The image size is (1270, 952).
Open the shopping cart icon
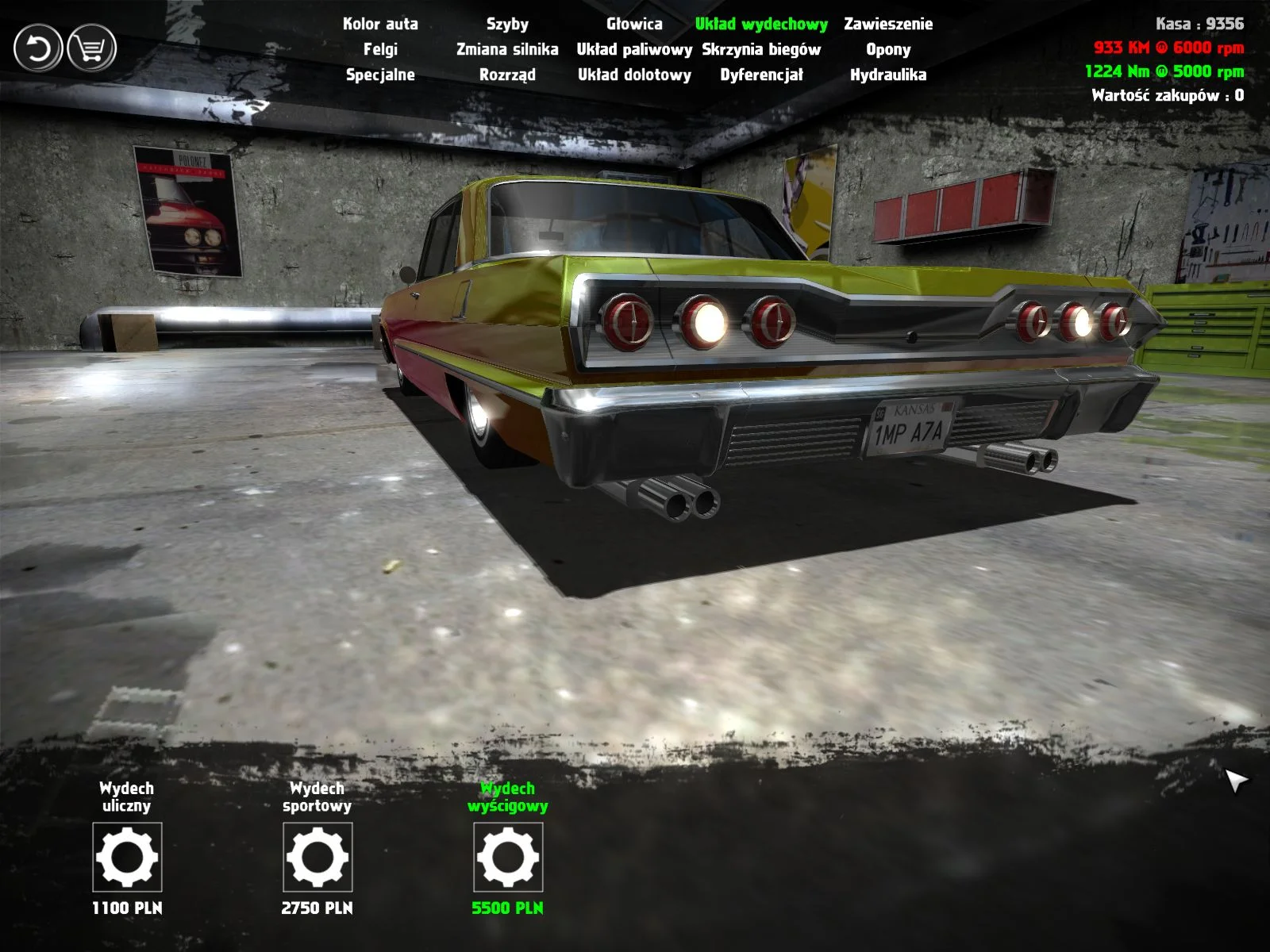90,48
